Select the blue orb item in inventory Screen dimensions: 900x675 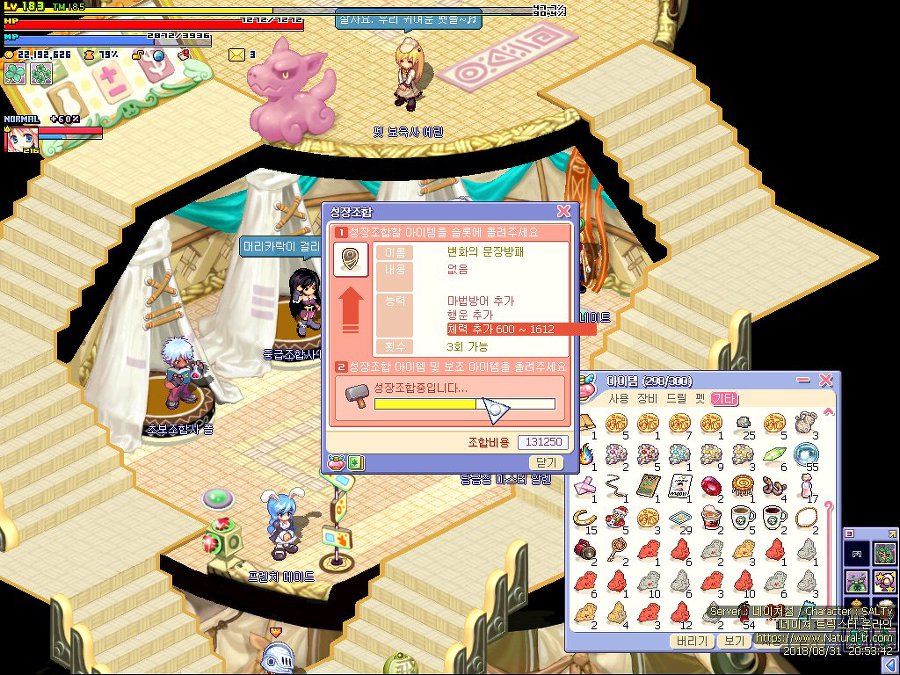(x=805, y=455)
